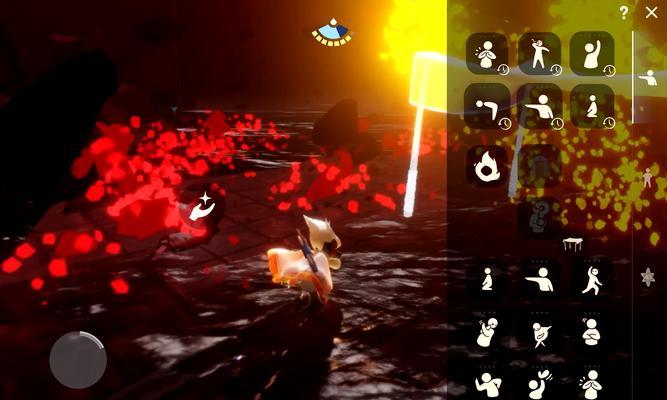Image resolution: width=667 pixels, height=400 pixels.
Task: Touch the virtual joystick circle
Action: tap(78, 359)
